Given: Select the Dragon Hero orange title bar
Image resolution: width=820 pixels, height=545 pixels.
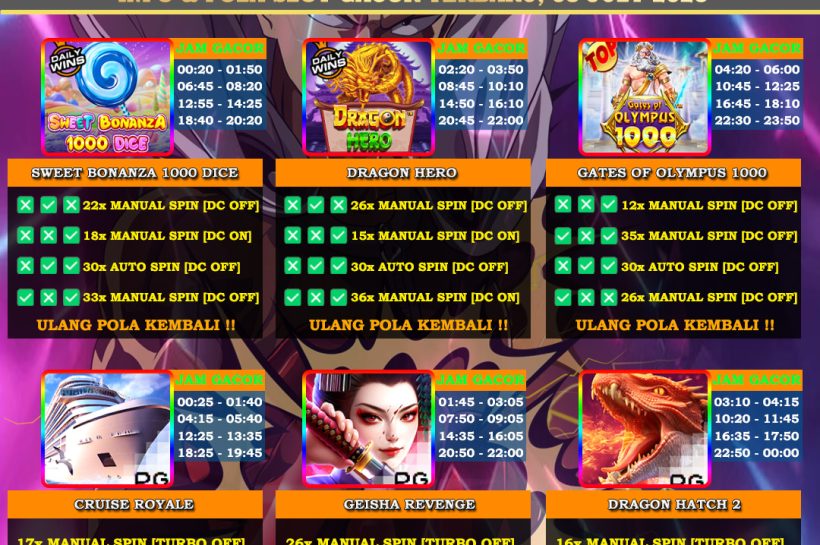Looking at the screenshot, I should point(402,173).
